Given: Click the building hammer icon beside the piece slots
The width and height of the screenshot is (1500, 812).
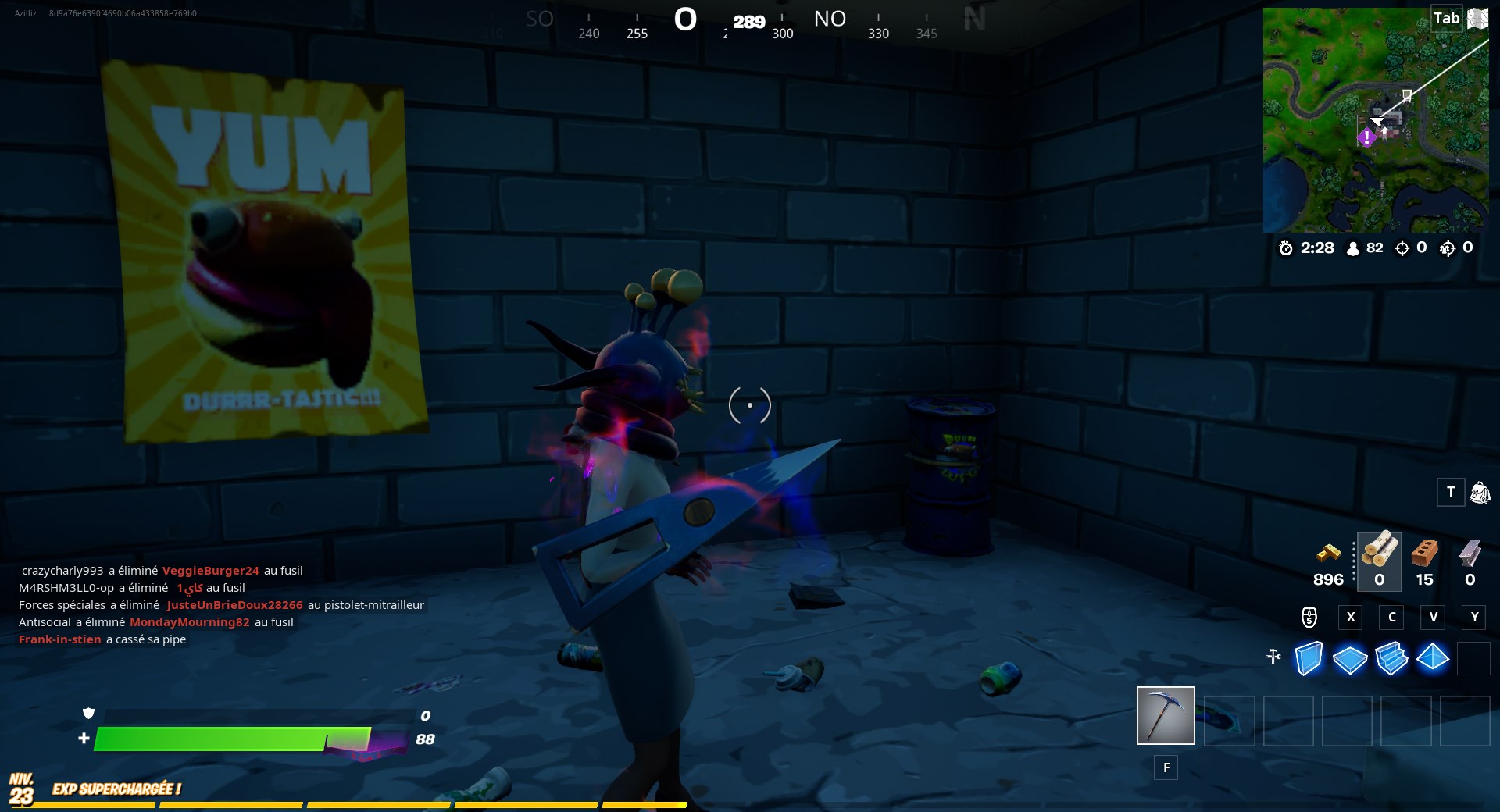Looking at the screenshot, I should point(1273,657).
